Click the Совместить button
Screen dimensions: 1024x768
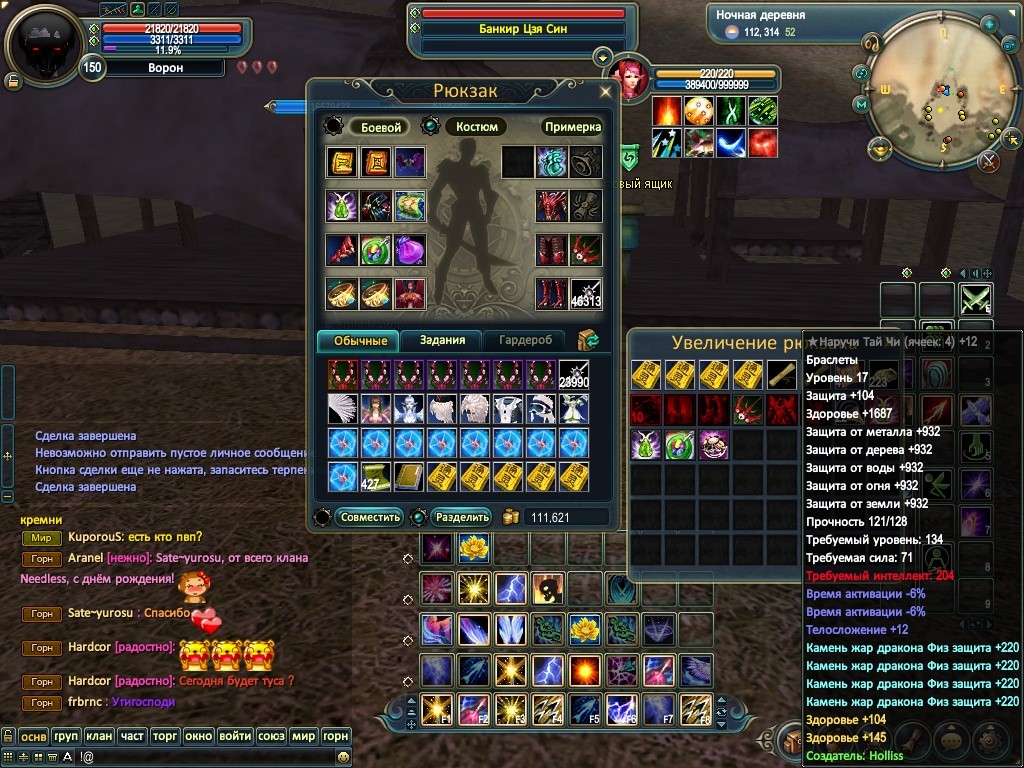pos(371,517)
